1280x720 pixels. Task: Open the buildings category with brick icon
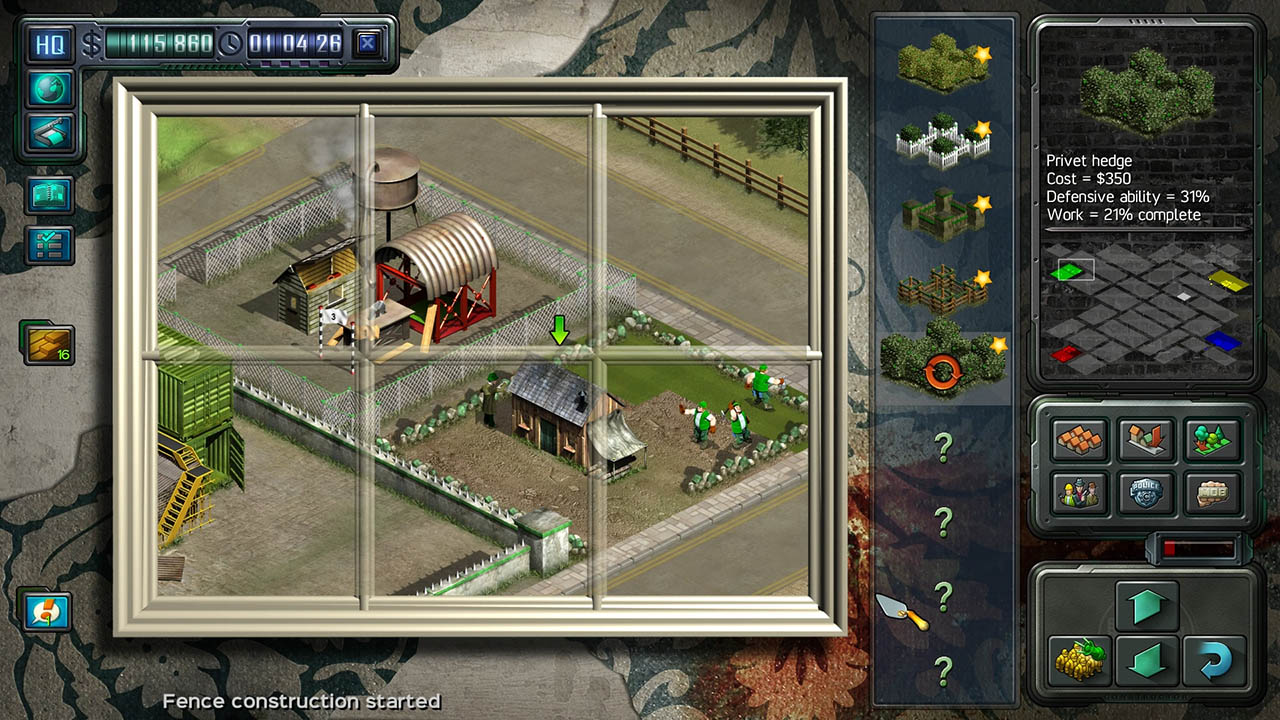(1081, 440)
